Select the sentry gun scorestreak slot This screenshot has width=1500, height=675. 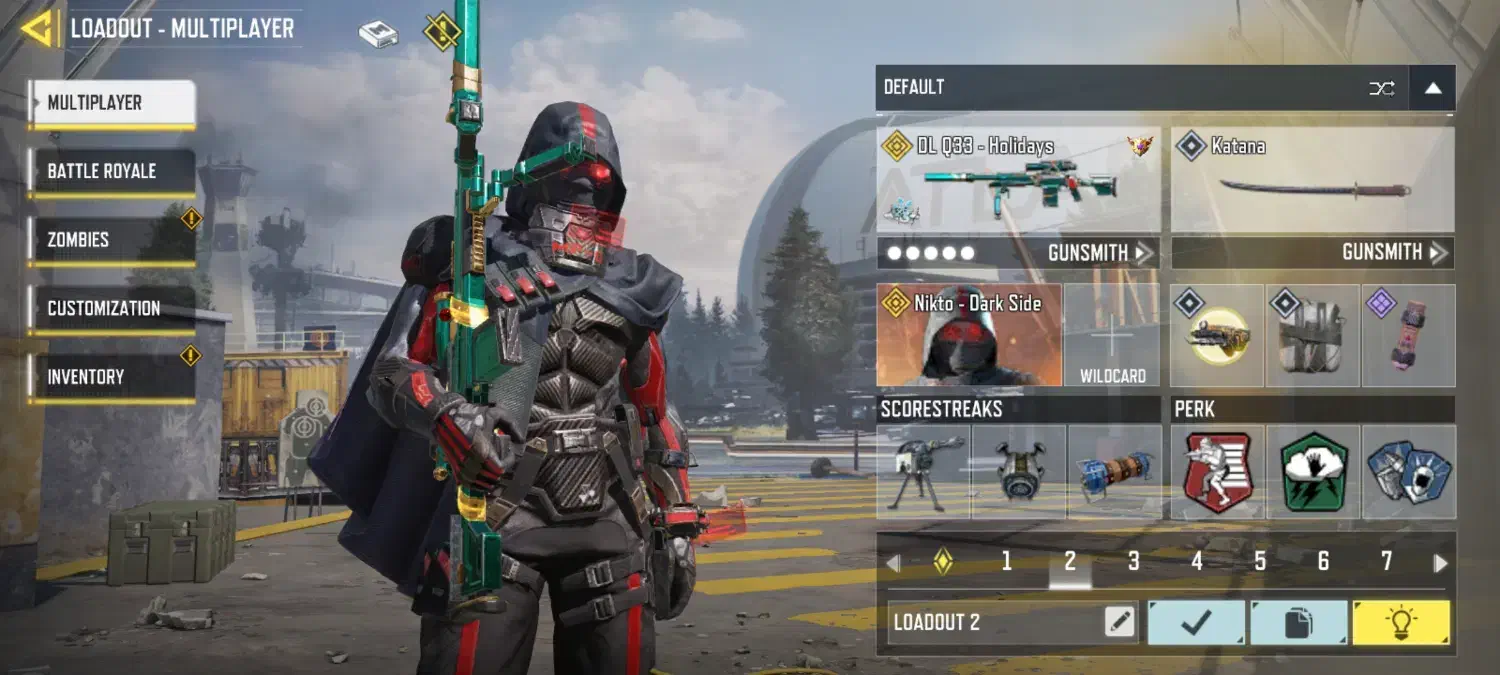coord(923,471)
